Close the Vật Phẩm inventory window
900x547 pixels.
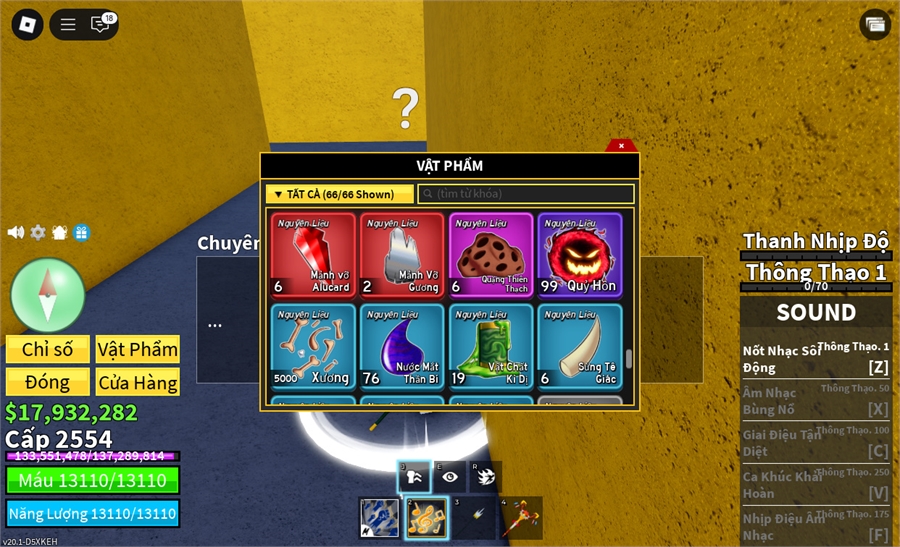(621, 146)
